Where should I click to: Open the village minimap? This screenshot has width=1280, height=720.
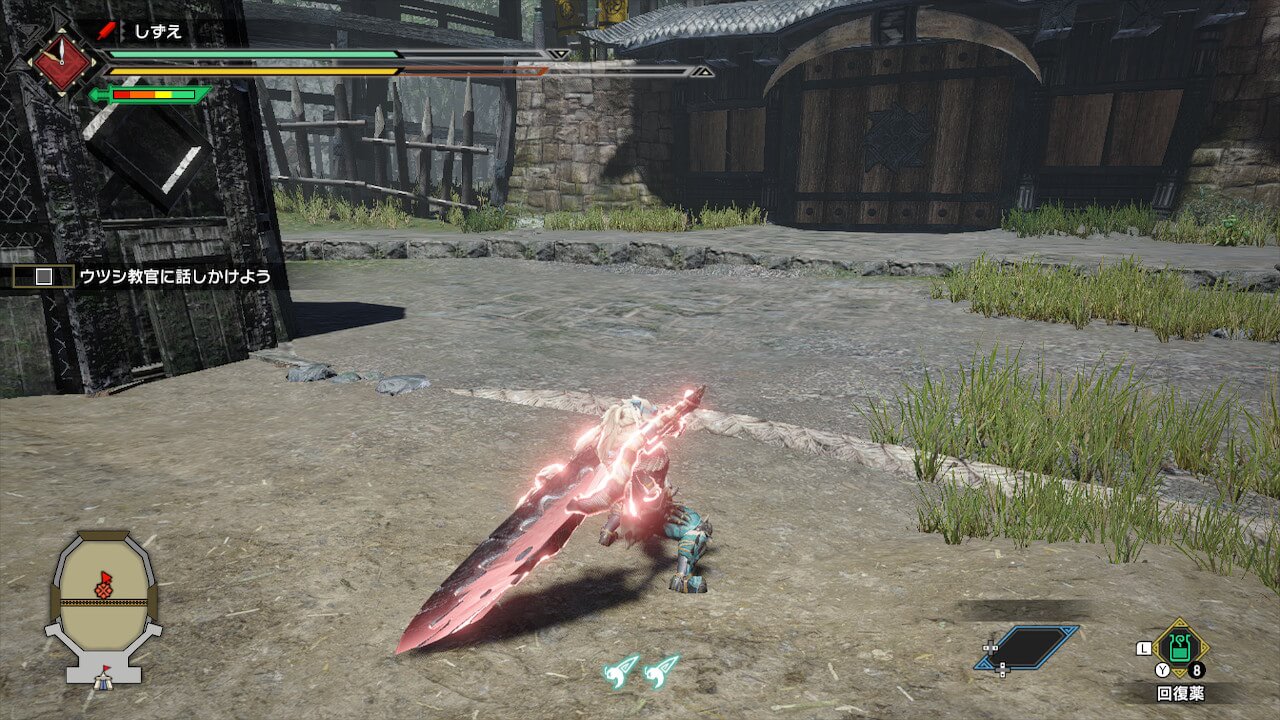103,602
